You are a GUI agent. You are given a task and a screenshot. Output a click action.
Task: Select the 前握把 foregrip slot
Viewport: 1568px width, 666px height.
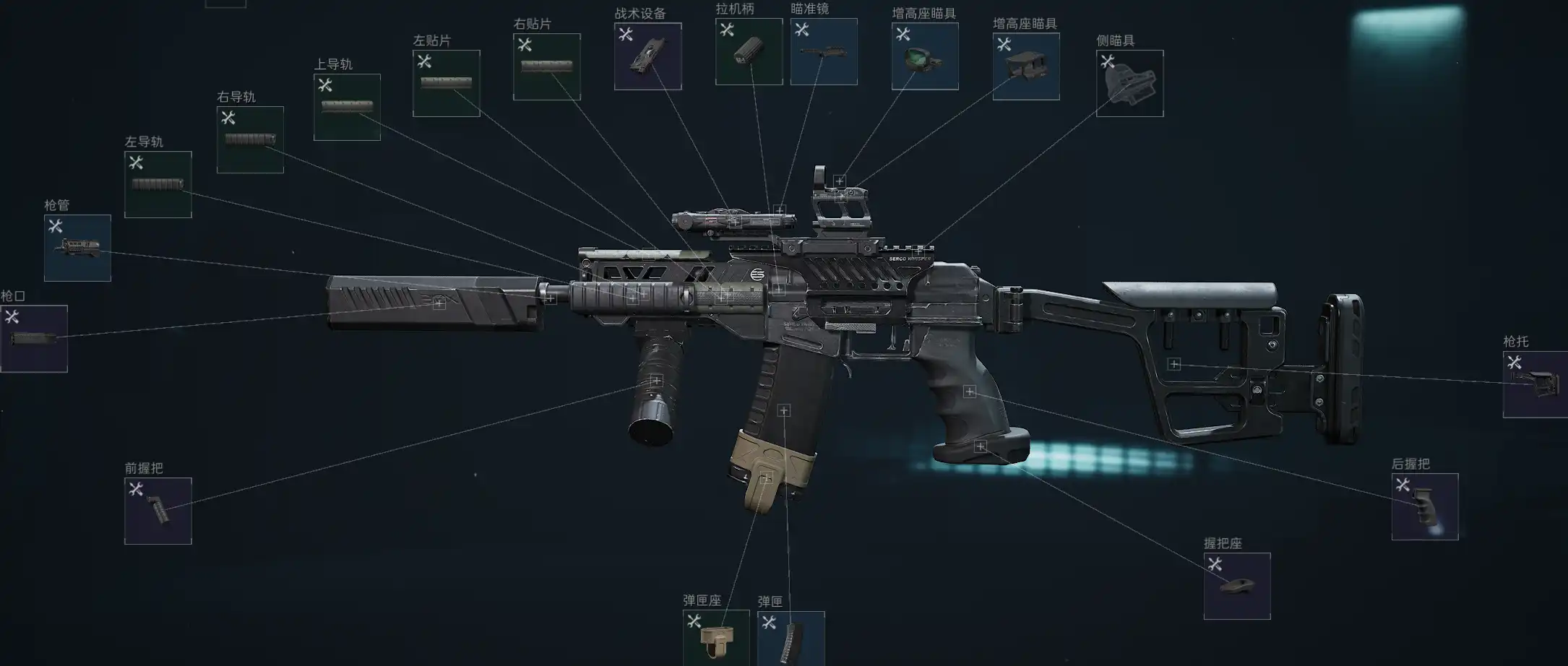point(158,511)
